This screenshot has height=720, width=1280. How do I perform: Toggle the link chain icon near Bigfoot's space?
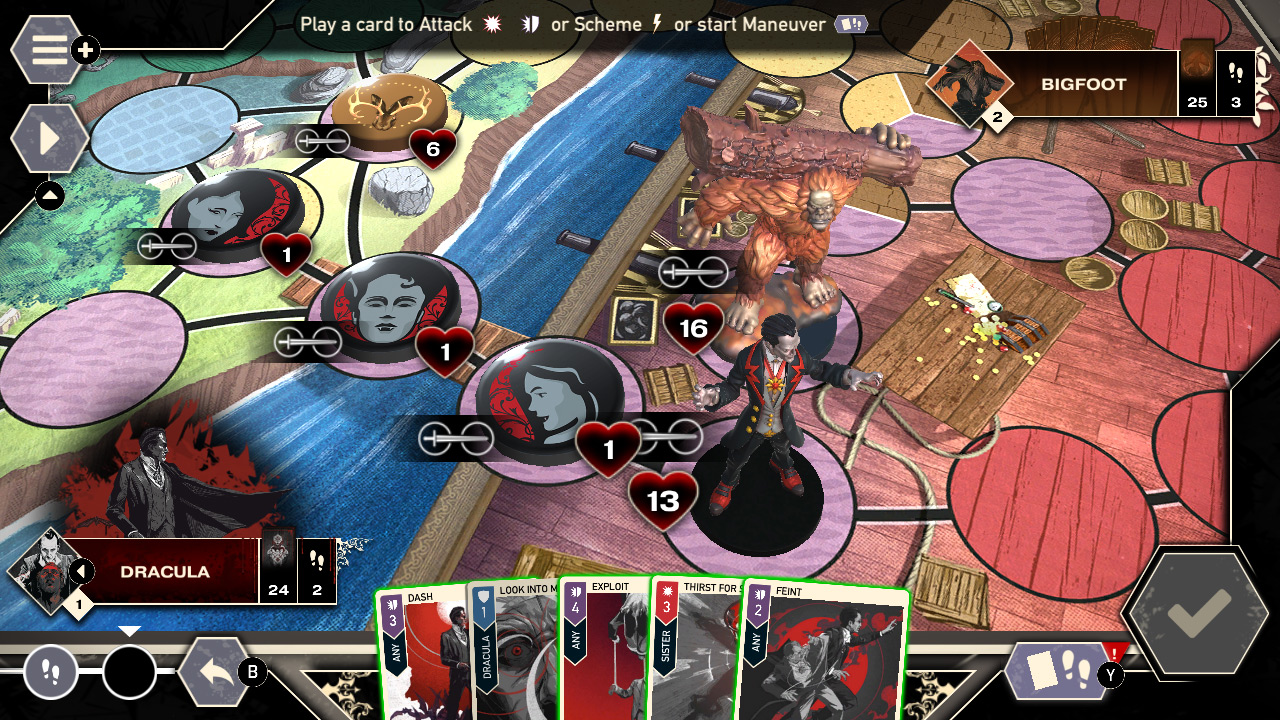click(692, 271)
